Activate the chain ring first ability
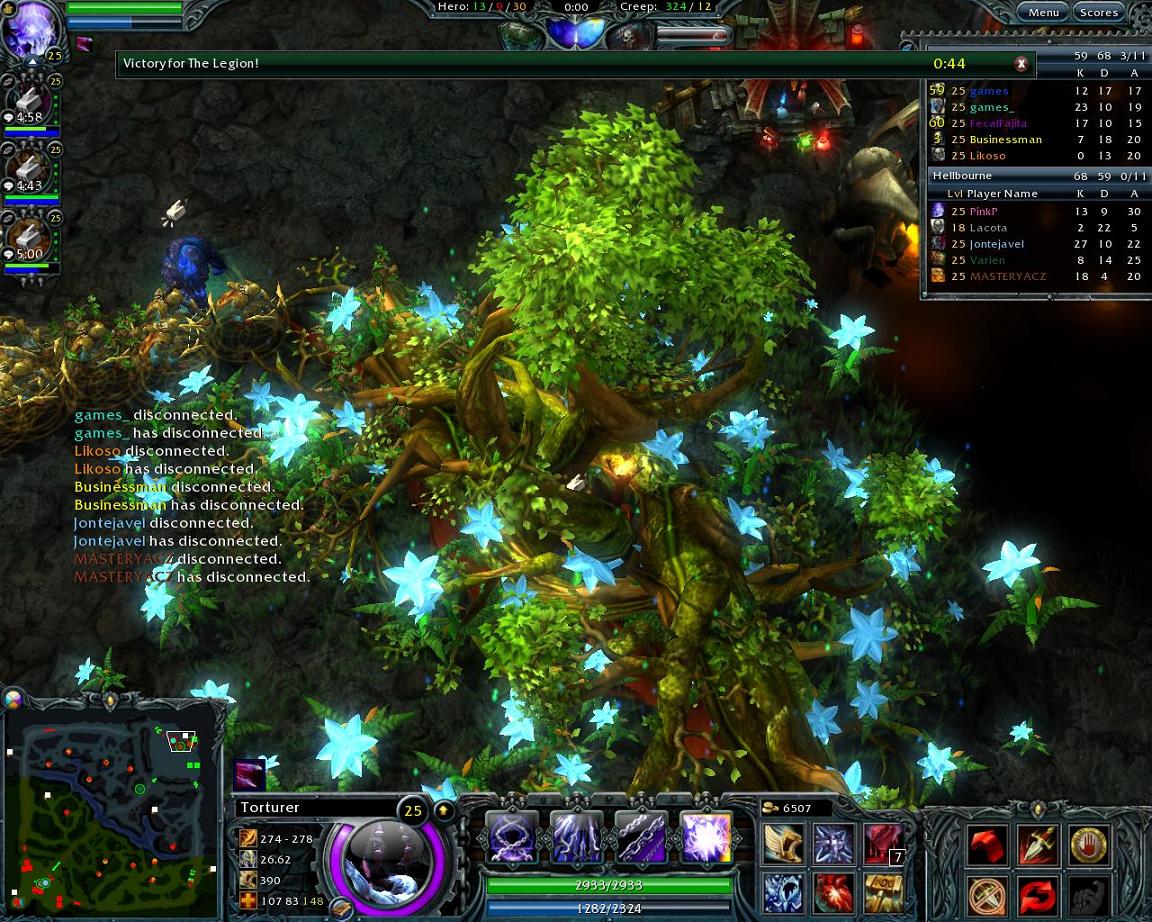 (510, 837)
